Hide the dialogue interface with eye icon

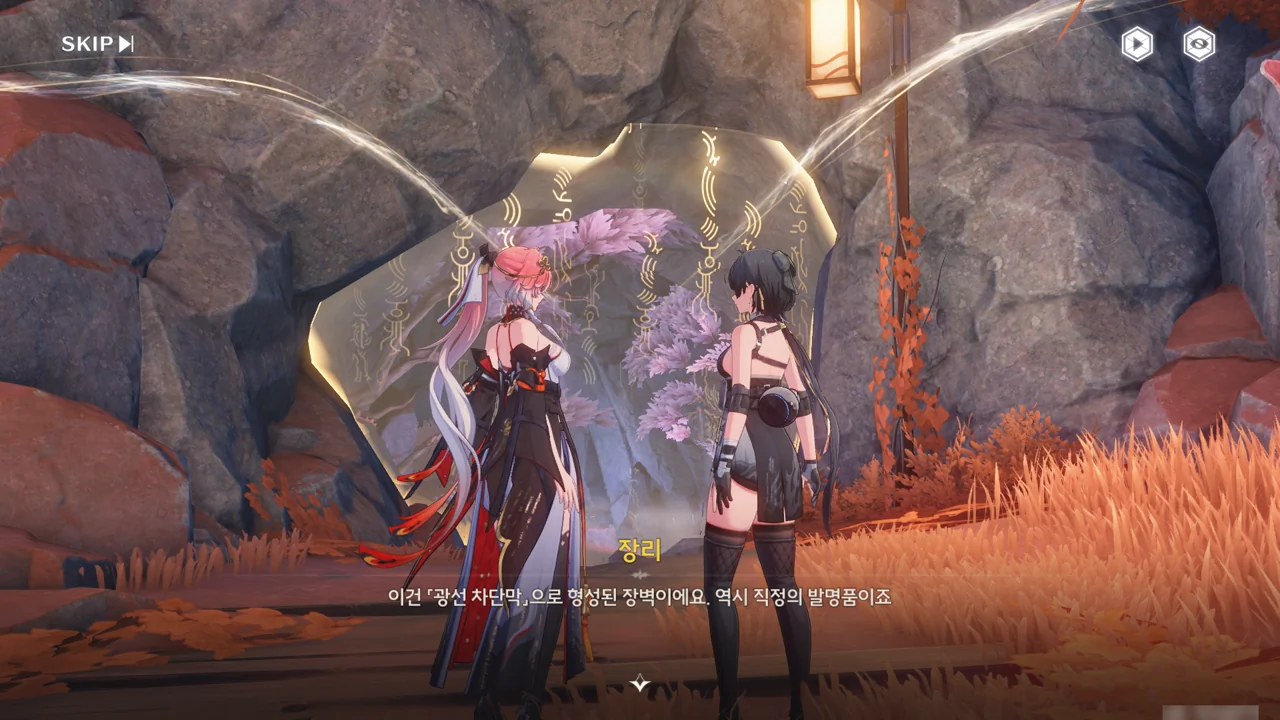[1199, 44]
